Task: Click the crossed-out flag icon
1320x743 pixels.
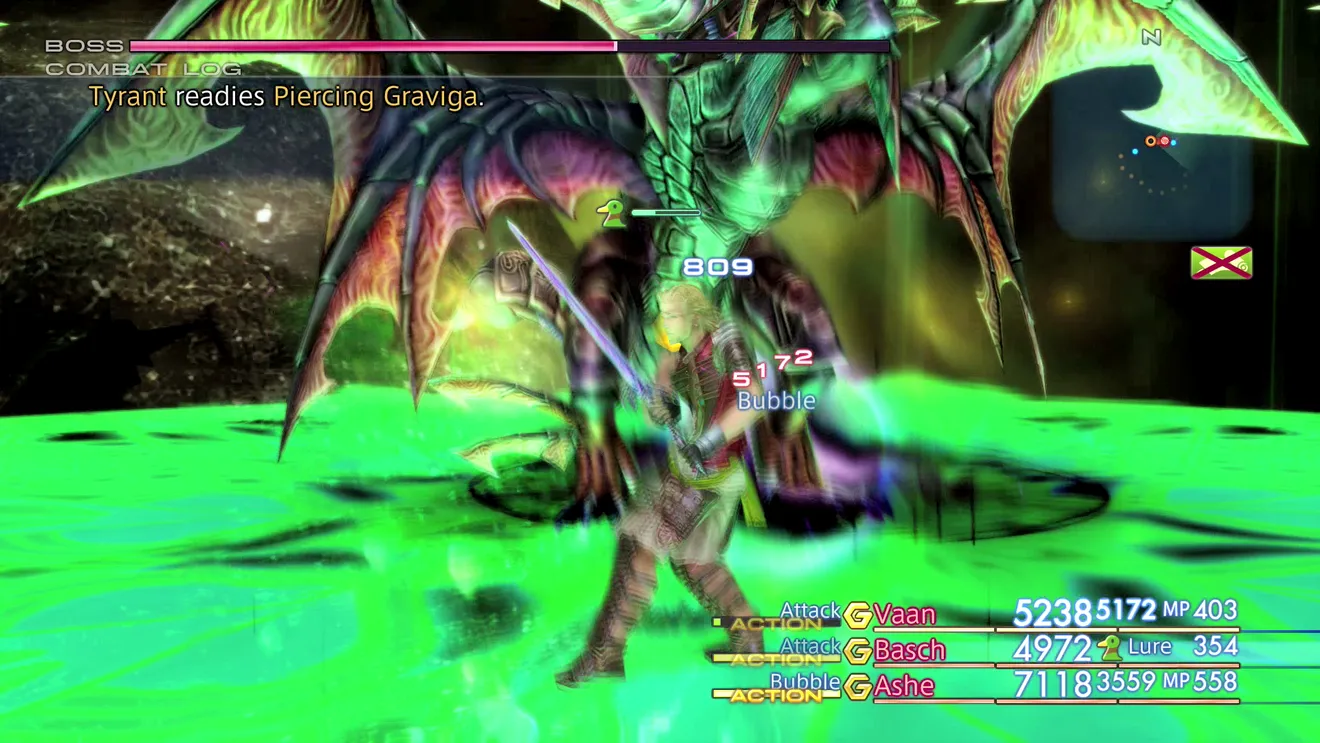Action: click(1221, 263)
